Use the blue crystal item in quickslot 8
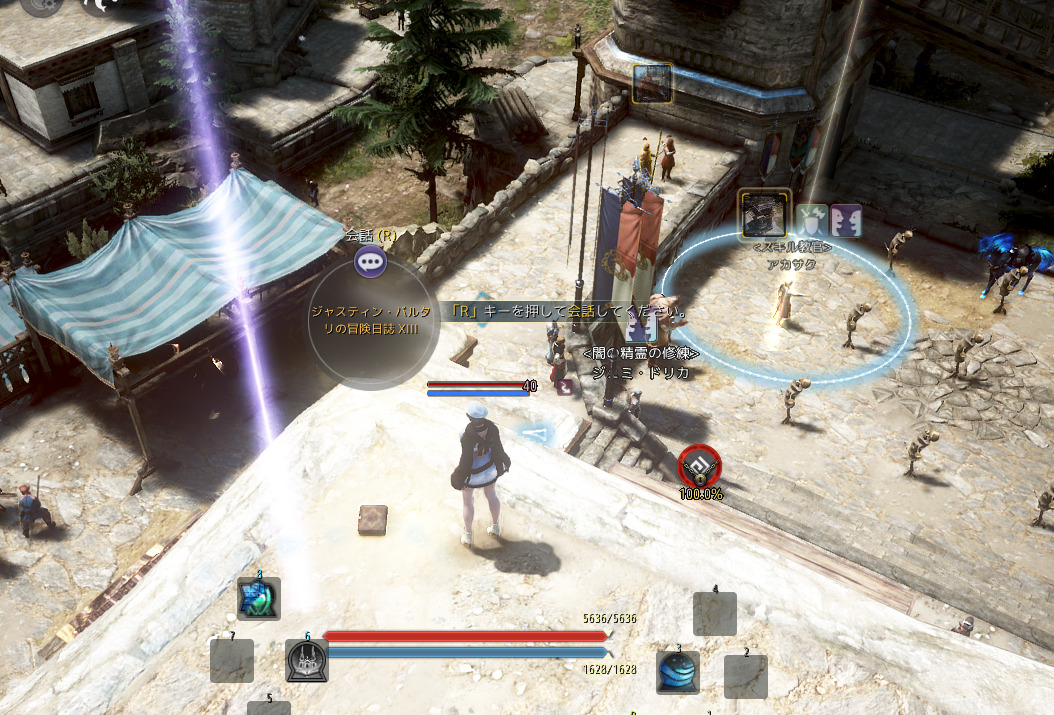The height and width of the screenshot is (715, 1054). pyautogui.click(x=259, y=599)
